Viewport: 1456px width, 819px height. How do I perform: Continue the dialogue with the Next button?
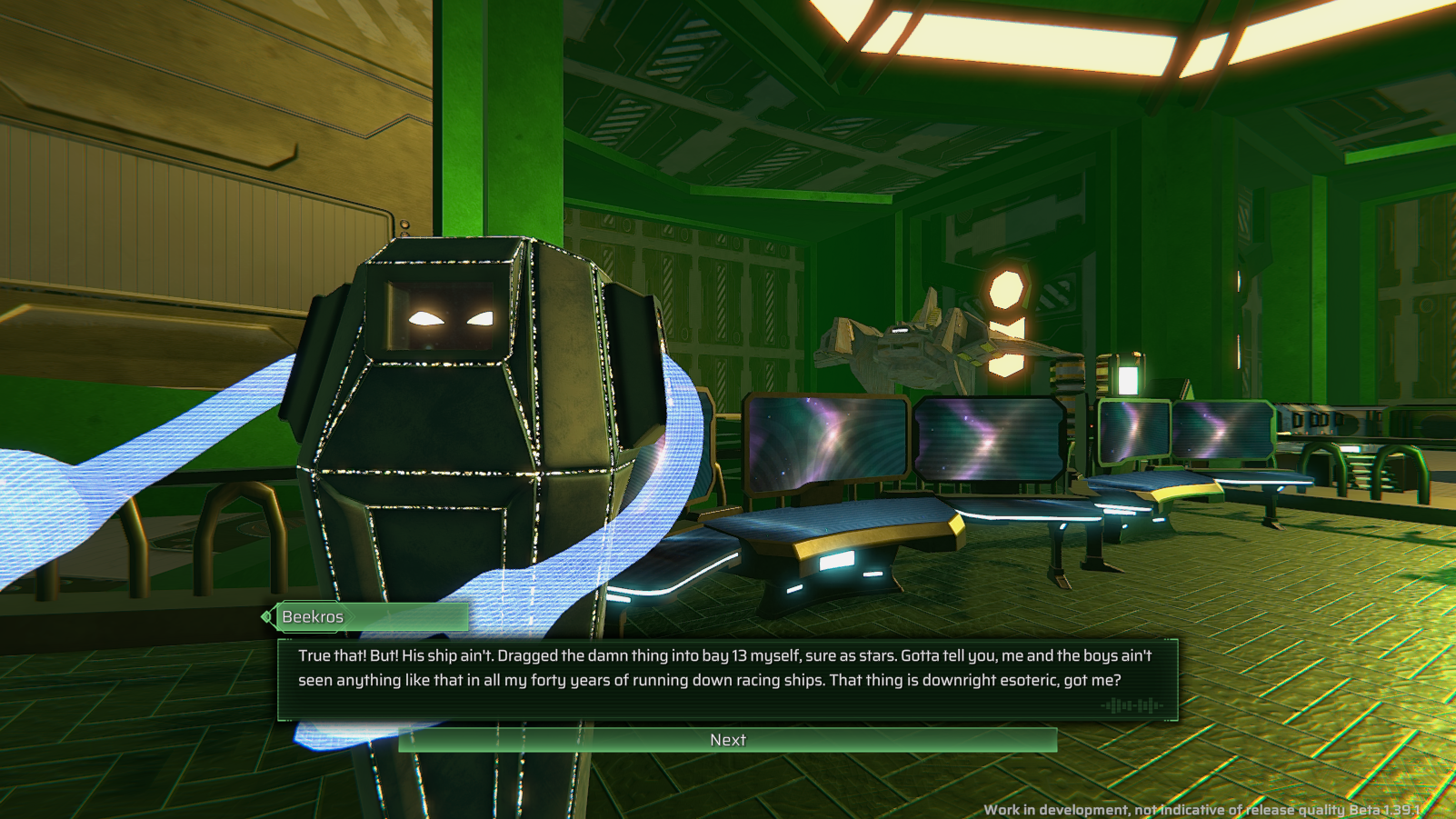(727, 740)
